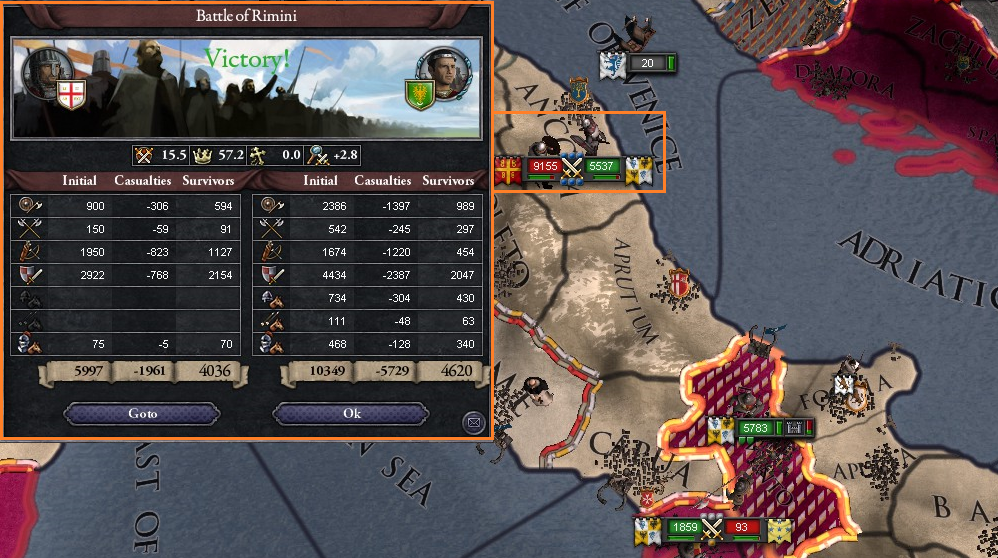Open the red cross coat of arms
The image size is (998, 558).
pos(68,97)
